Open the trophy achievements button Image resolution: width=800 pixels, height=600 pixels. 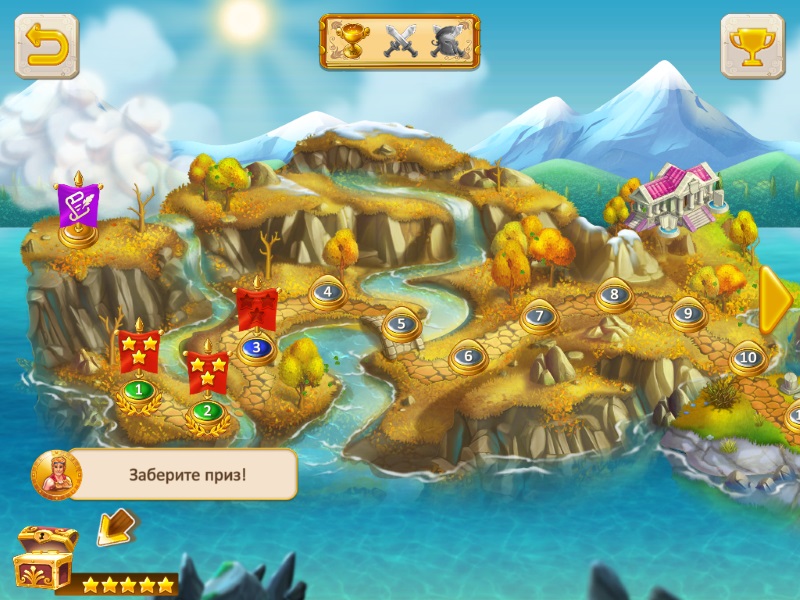pos(752,46)
